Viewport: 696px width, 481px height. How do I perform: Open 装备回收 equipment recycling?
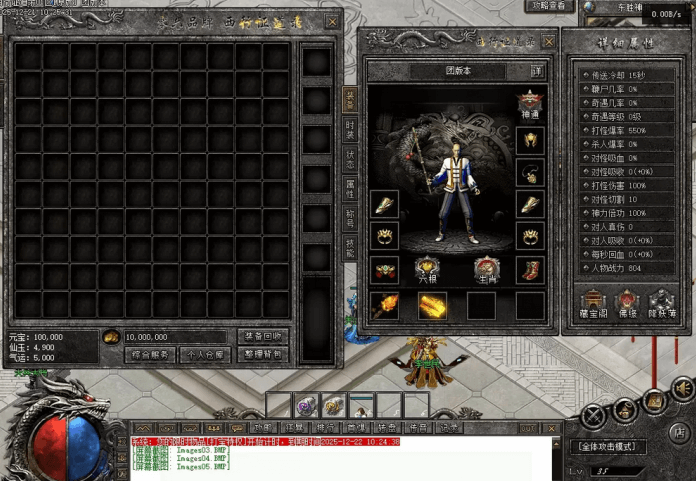[263, 336]
